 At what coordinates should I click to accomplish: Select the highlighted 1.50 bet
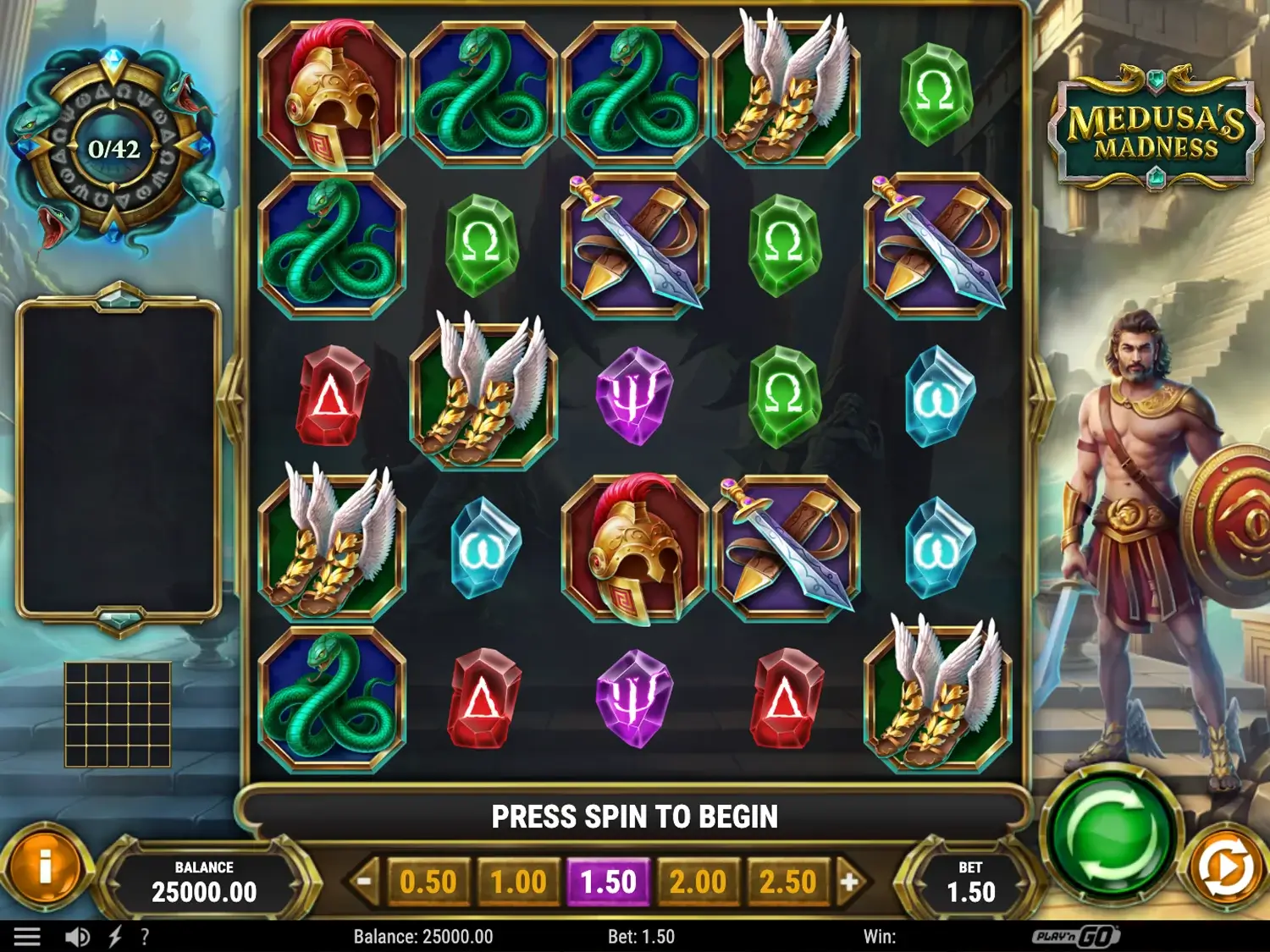pyautogui.click(x=608, y=883)
